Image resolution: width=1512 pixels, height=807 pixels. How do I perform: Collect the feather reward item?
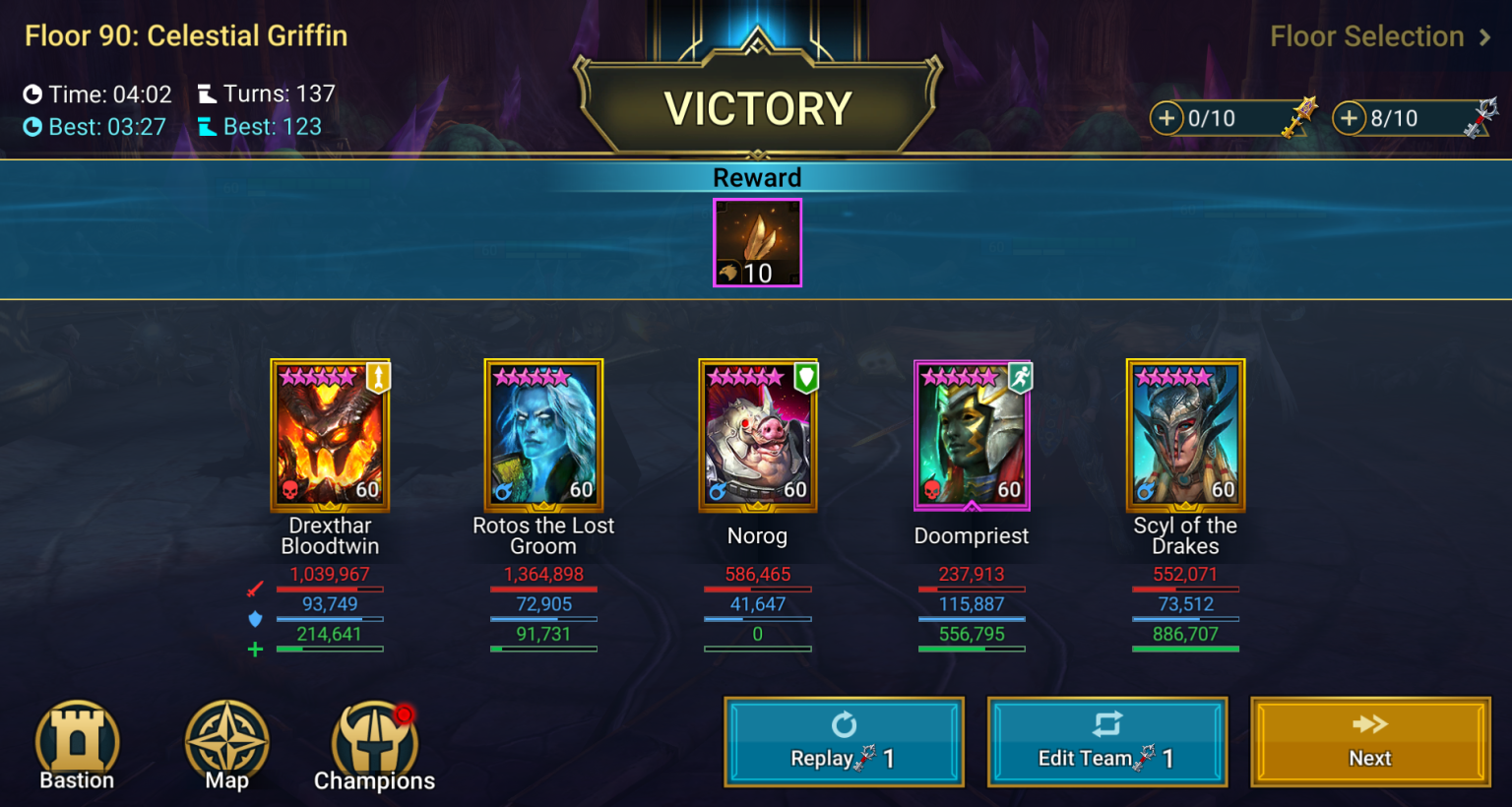point(757,242)
